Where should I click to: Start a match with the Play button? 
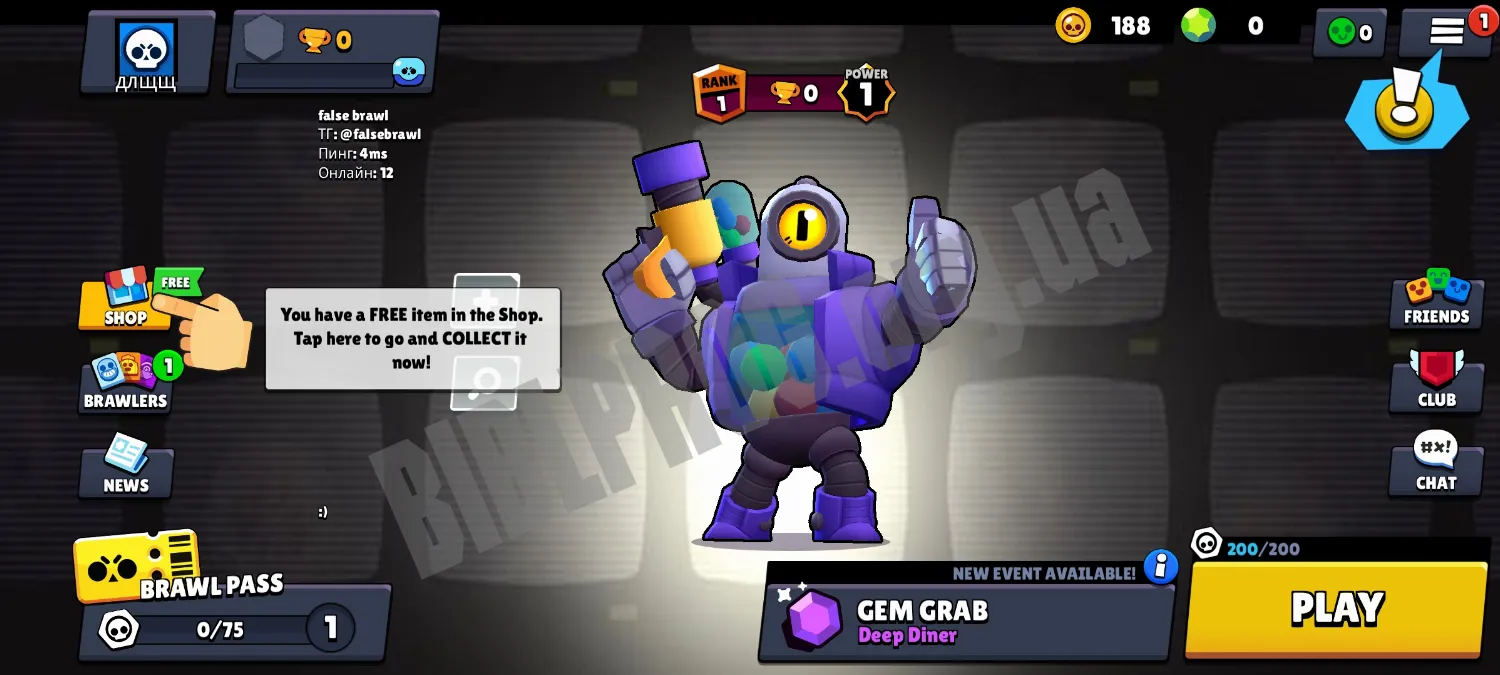point(1336,609)
